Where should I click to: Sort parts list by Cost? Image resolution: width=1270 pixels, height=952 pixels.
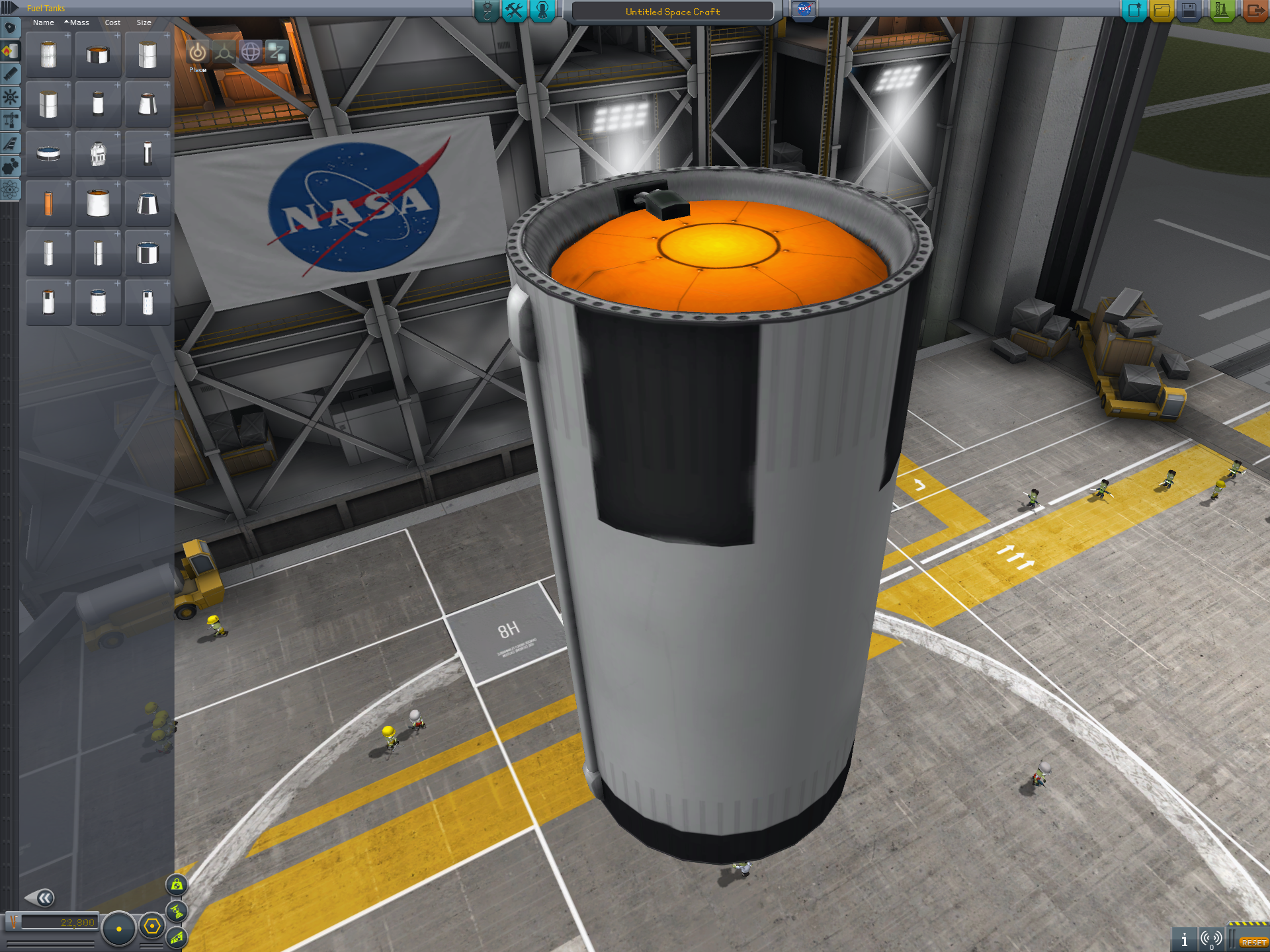tap(112, 22)
